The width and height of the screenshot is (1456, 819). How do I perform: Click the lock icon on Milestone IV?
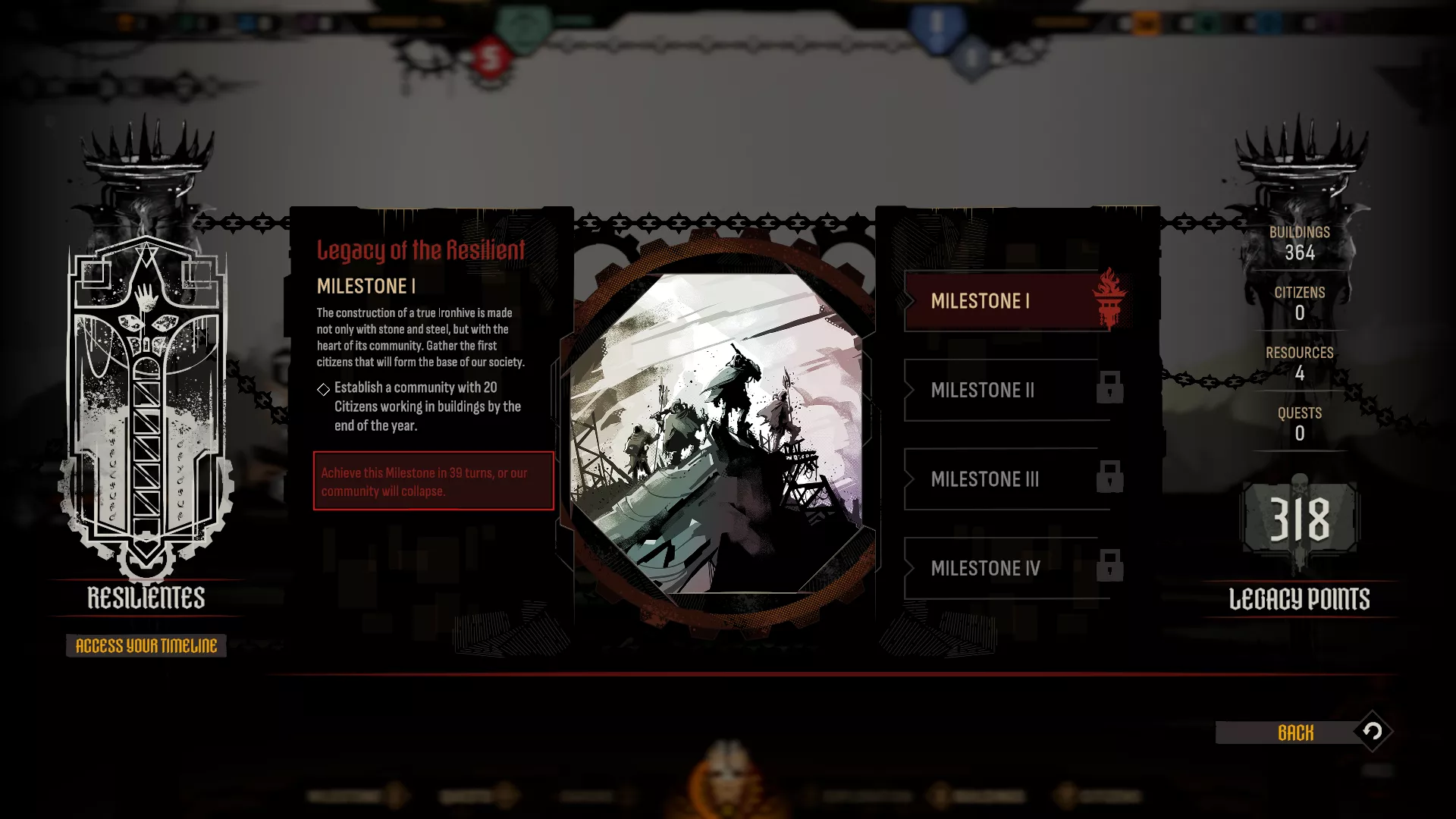[x=1109, y=566]
